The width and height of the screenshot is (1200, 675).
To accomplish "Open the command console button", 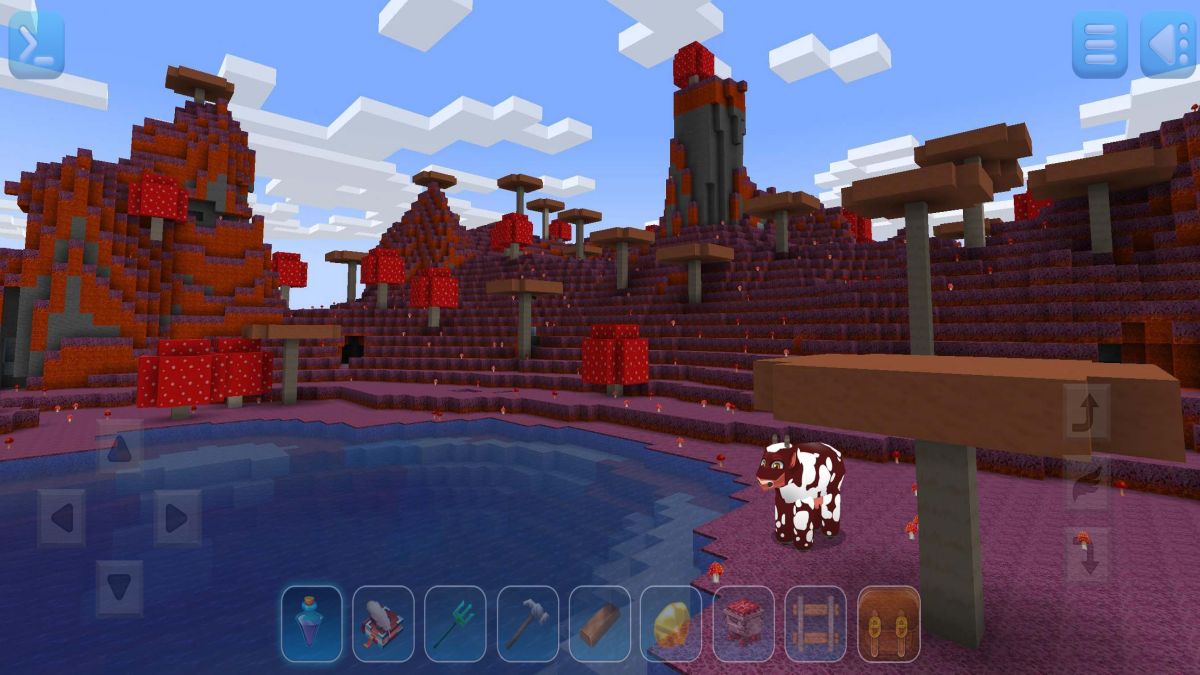I will 36,45.
